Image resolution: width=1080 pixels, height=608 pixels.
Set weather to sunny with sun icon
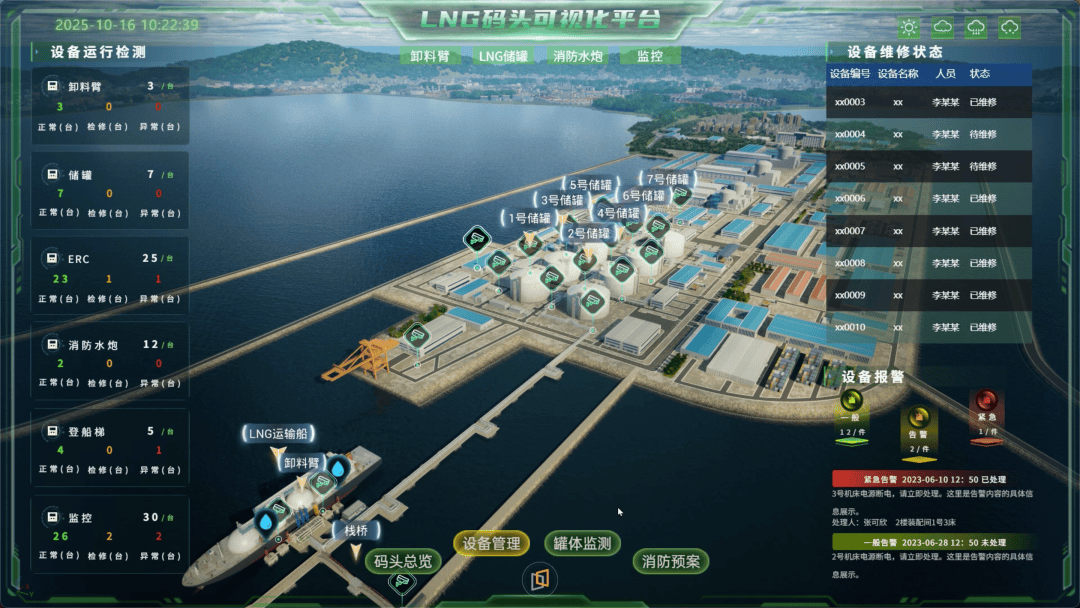[908, 28]
